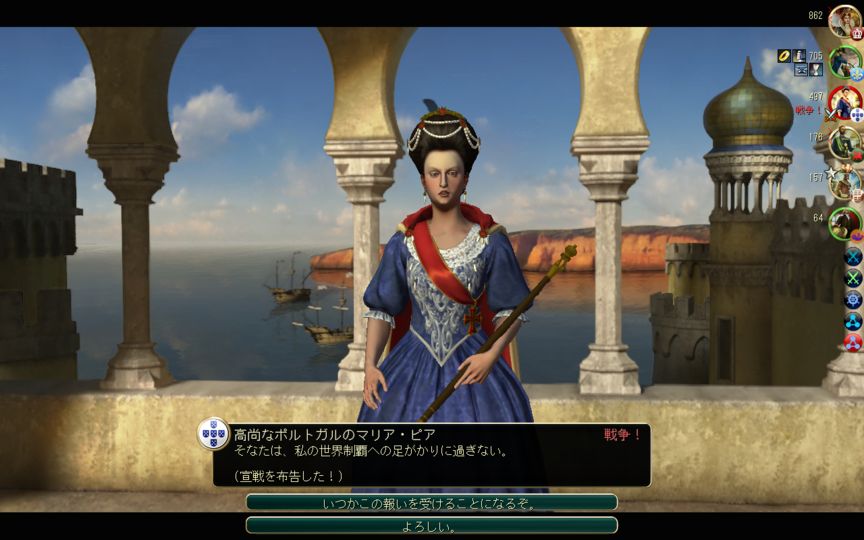Image resolution: width=864 pixels, height=540 pixels.
Task: Select the red-ringed leader portrait marked 戦争！
Action: point(845,103)
